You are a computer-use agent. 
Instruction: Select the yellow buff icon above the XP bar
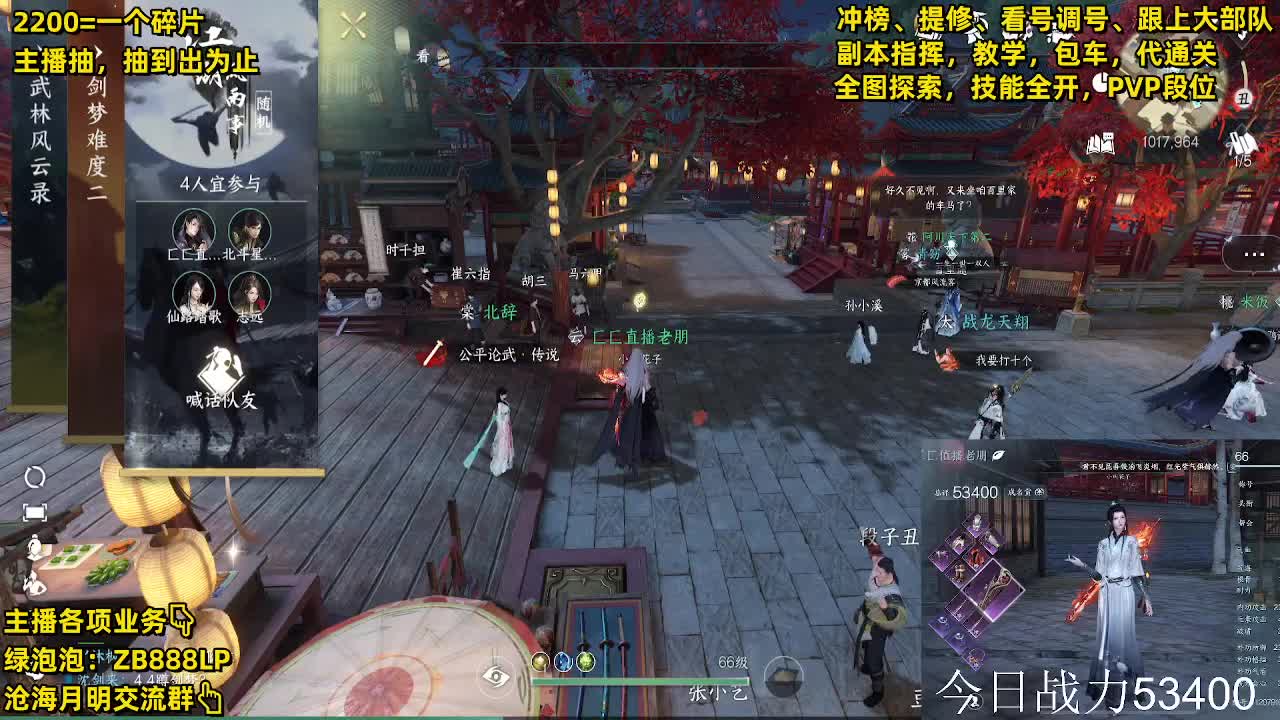(x=540, y=661)
